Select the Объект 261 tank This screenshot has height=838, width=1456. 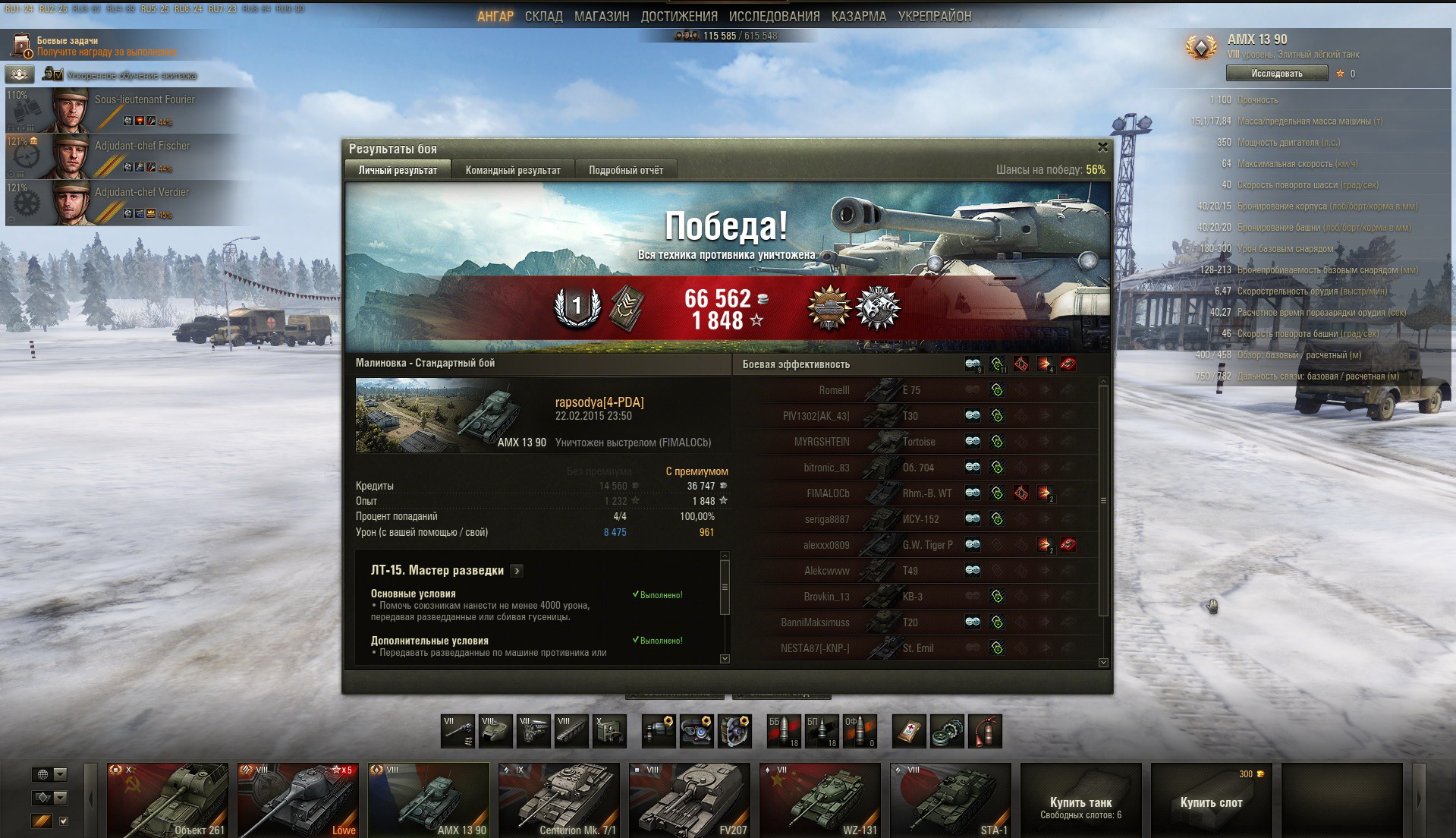click(168, 799)
